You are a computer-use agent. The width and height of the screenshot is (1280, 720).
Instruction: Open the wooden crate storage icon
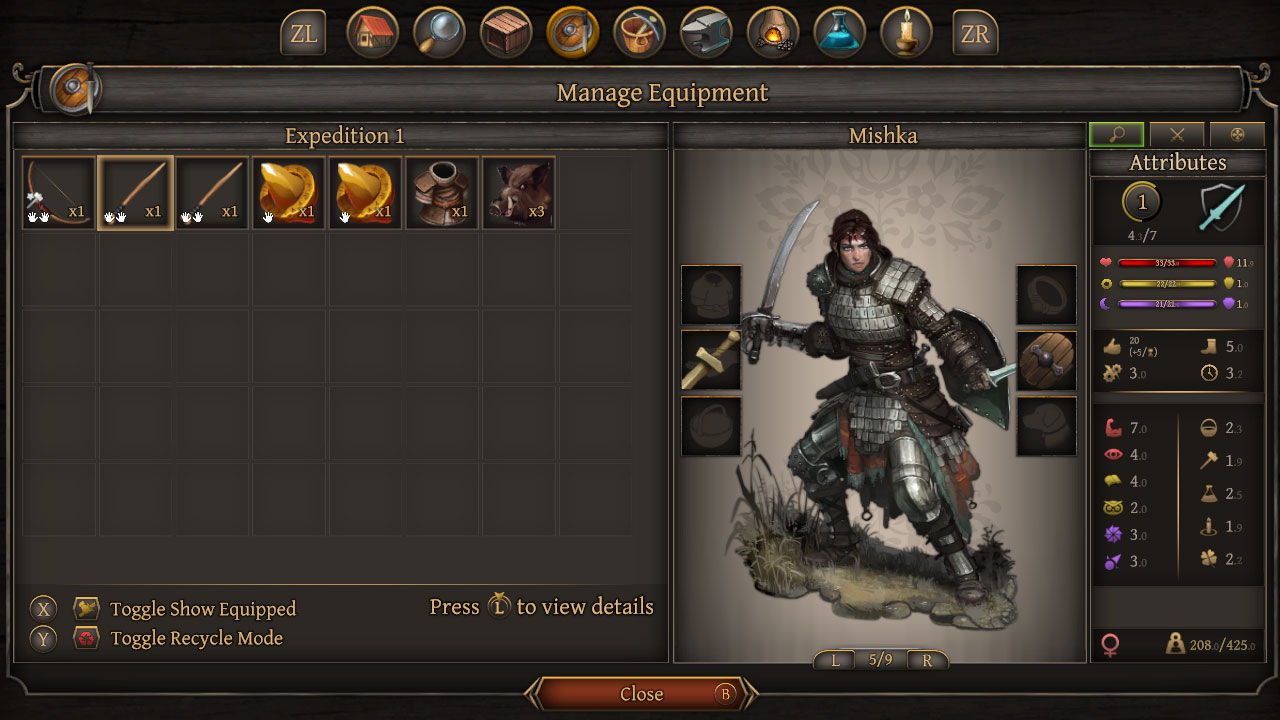[505, 32]
